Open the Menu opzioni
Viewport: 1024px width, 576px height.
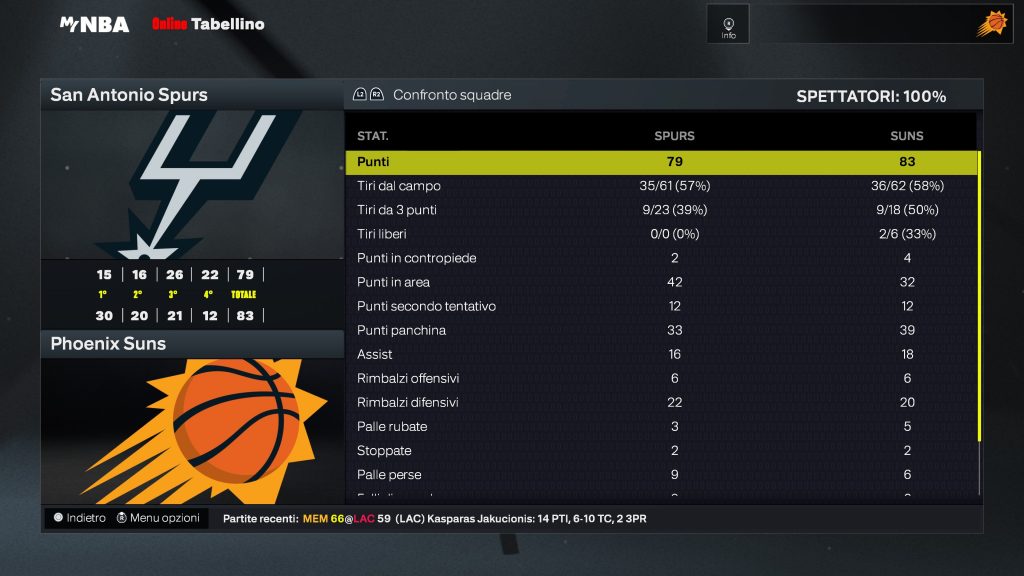pos(158,518)
